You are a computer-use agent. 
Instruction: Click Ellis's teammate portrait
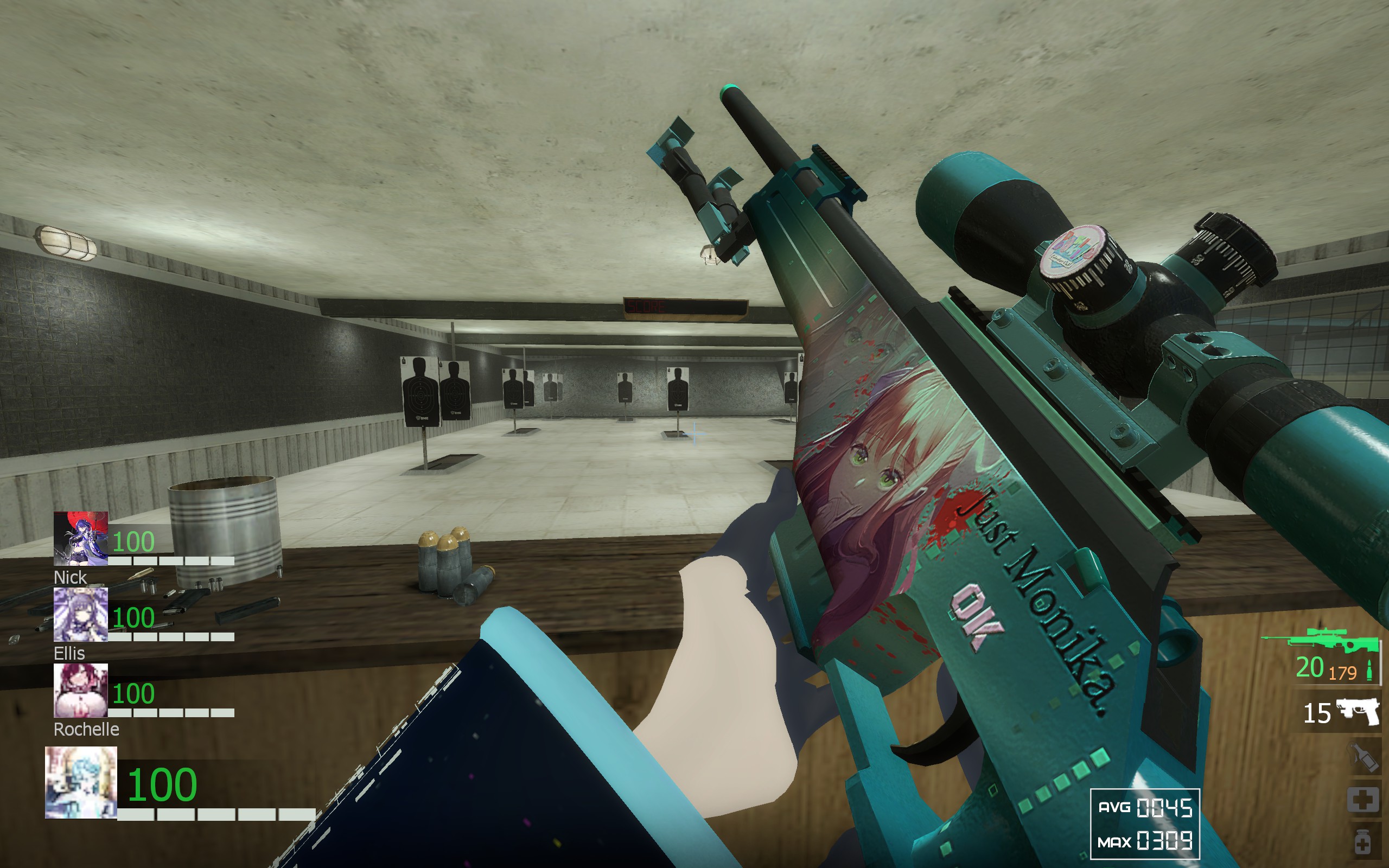[80, 614]
